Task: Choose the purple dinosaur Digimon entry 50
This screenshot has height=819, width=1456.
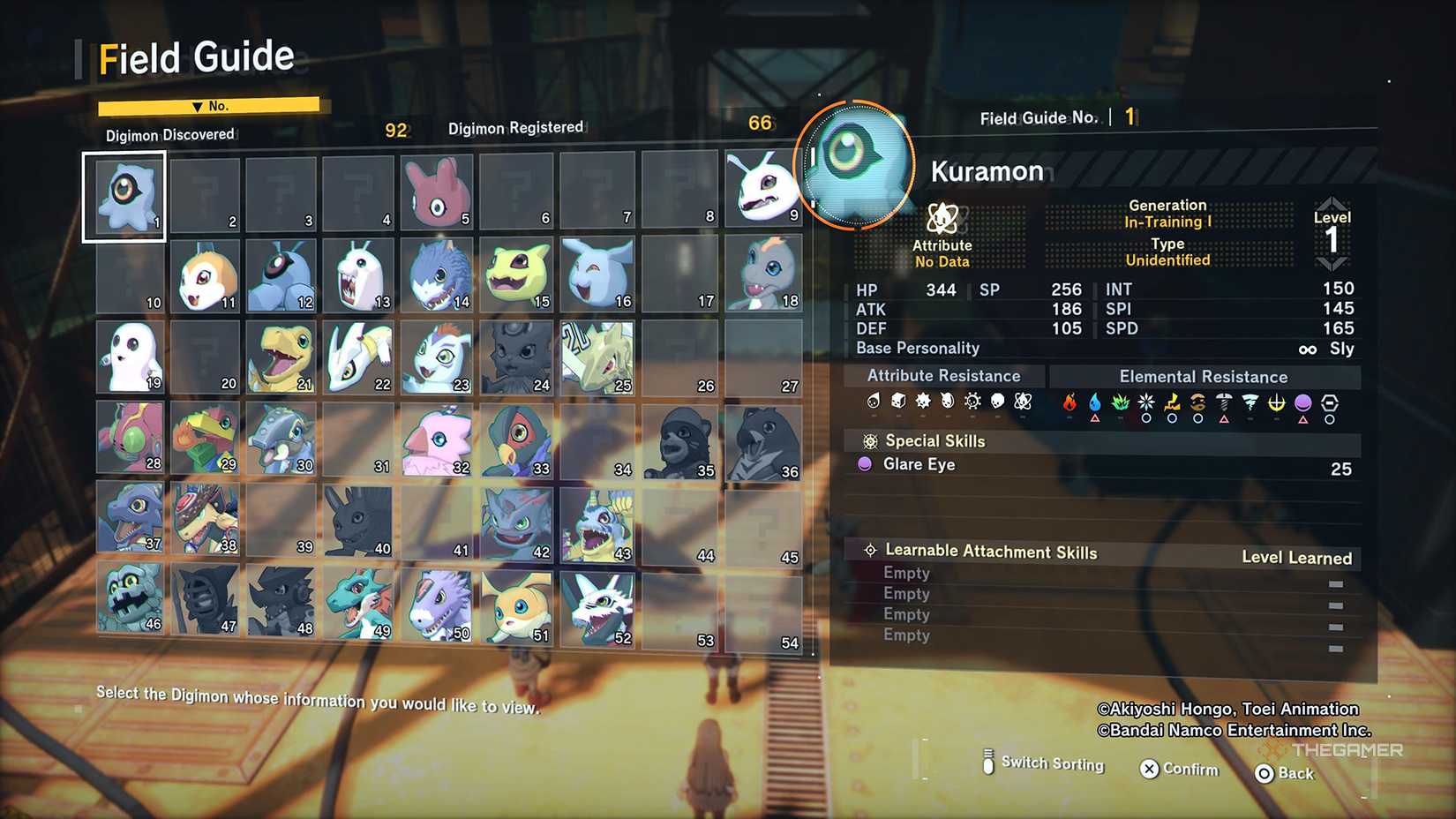Action: pos(437,605)
